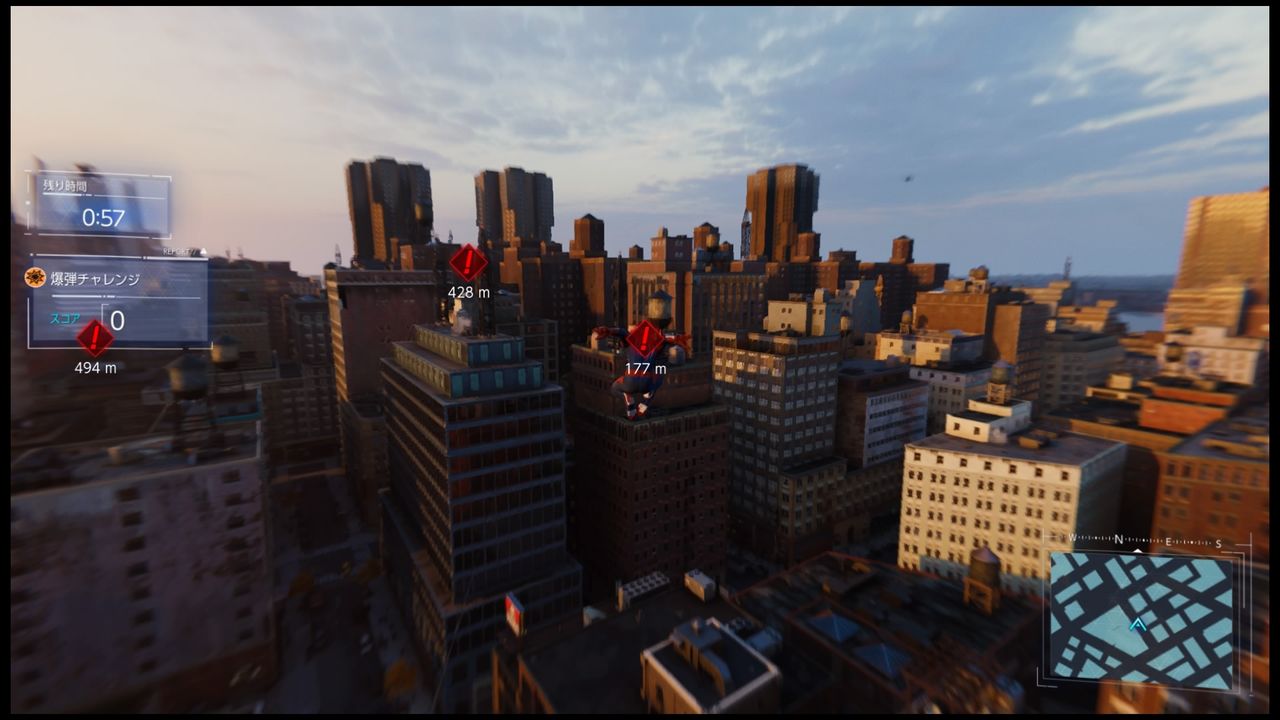Click the S marker on the compass strip
The image size is (1280, 720).
(1218, 542)
